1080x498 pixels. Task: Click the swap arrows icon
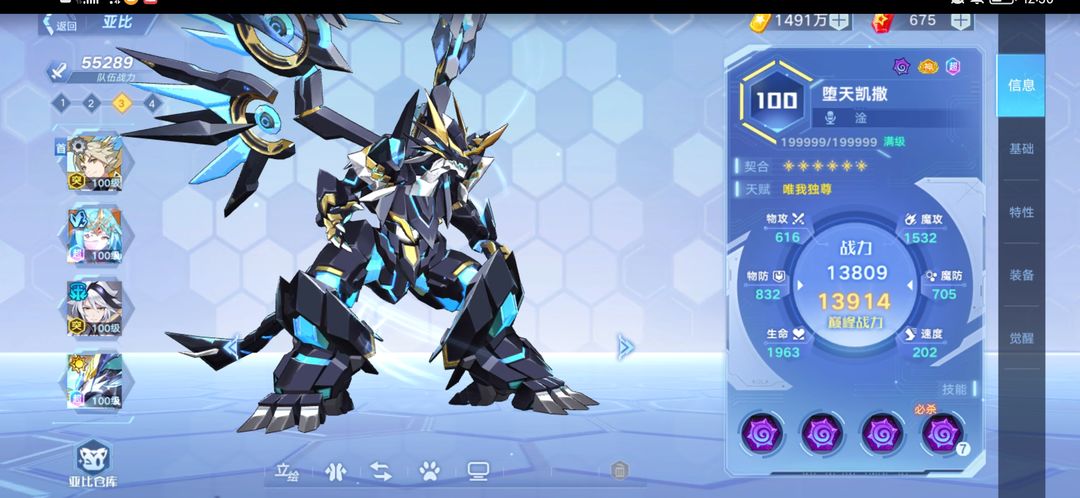(381, 470)
